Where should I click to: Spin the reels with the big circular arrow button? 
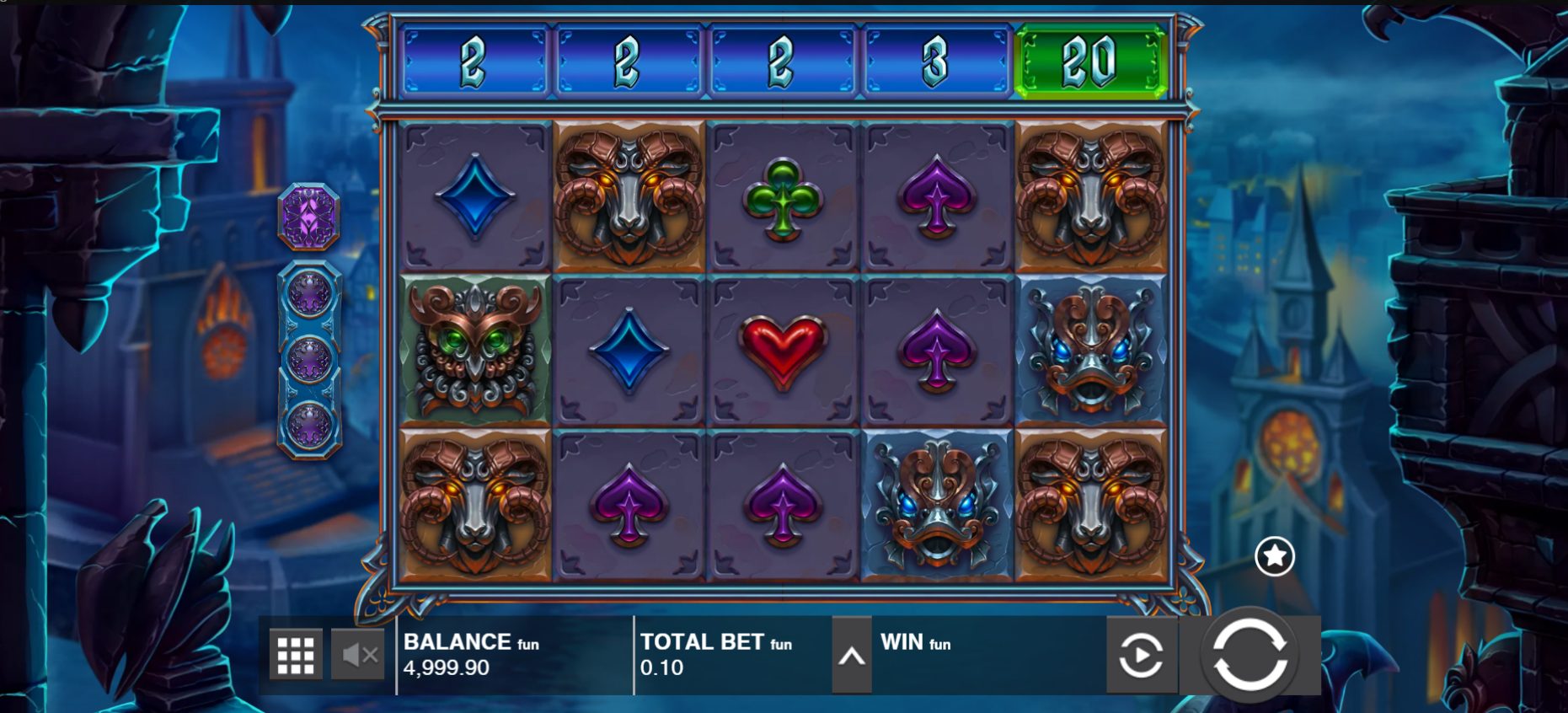1250,655
